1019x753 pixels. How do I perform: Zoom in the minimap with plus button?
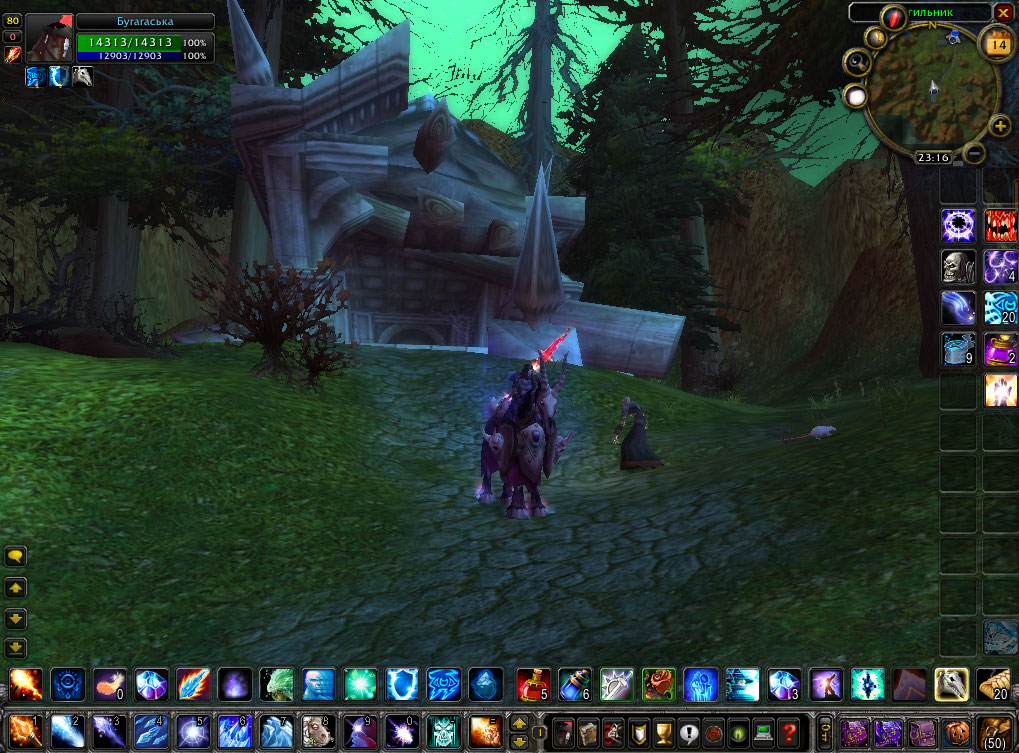pos(999,126)
